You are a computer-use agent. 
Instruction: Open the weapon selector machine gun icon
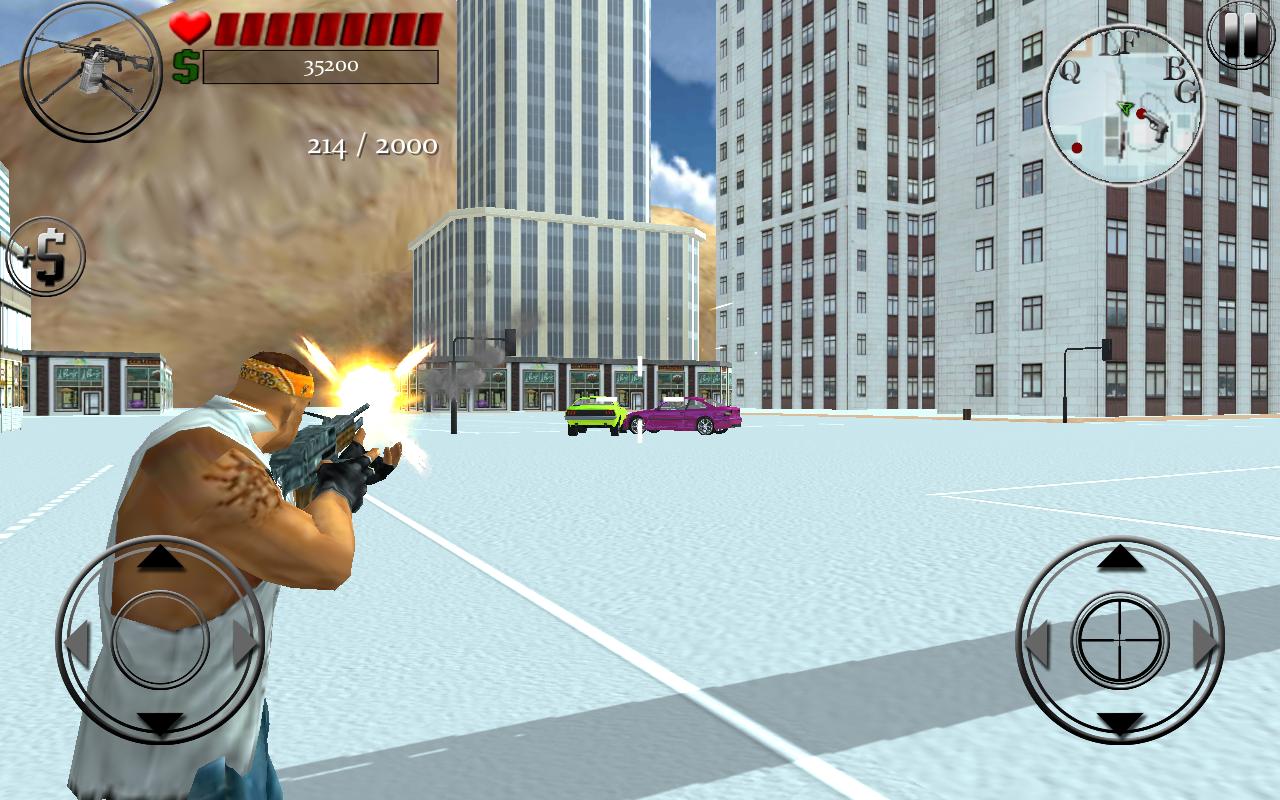coord(91,72)
